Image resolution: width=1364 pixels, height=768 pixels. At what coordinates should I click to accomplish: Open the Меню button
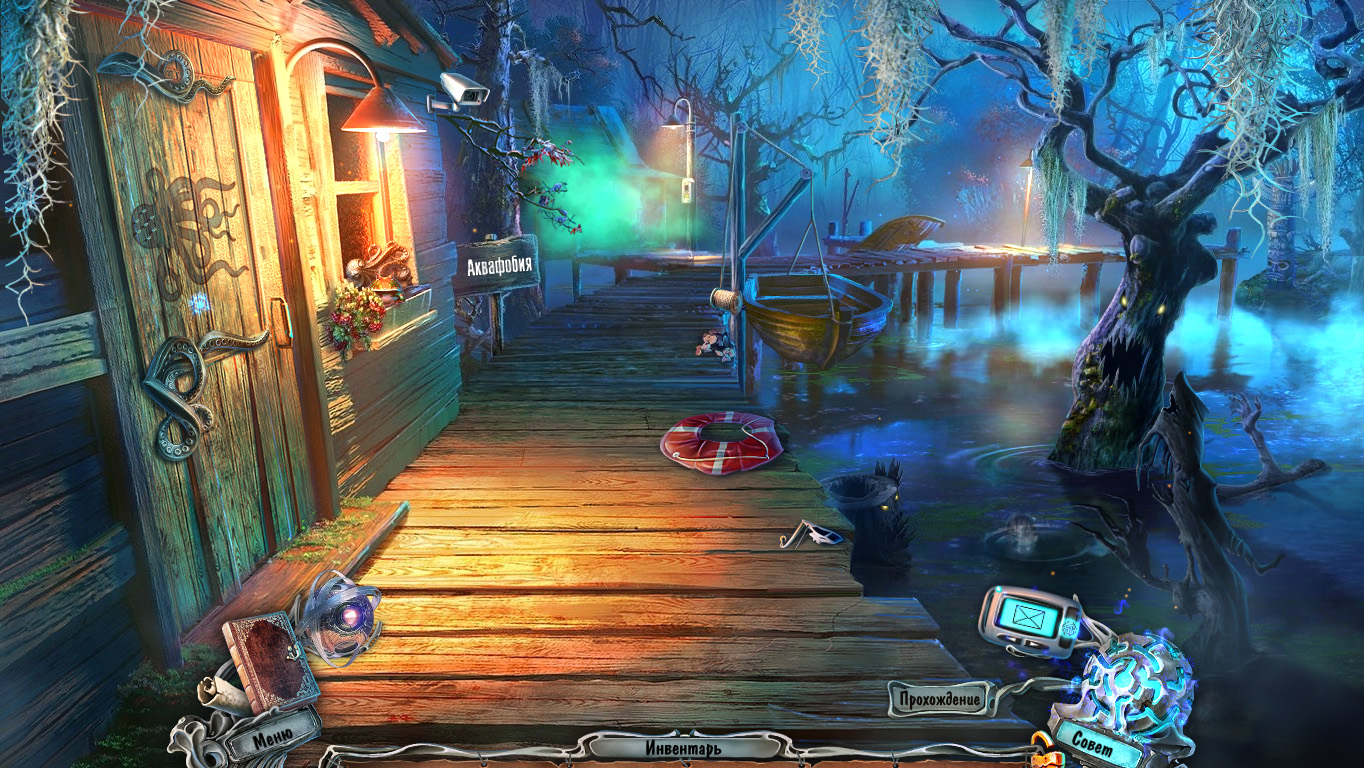pos(272,738)
